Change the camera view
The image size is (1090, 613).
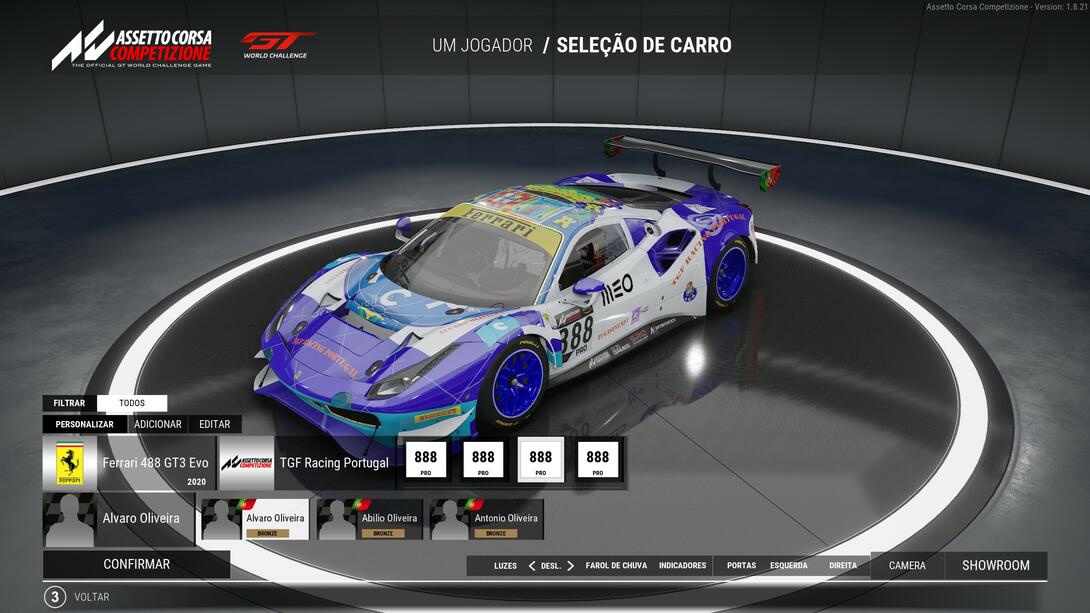click(907, 565)
